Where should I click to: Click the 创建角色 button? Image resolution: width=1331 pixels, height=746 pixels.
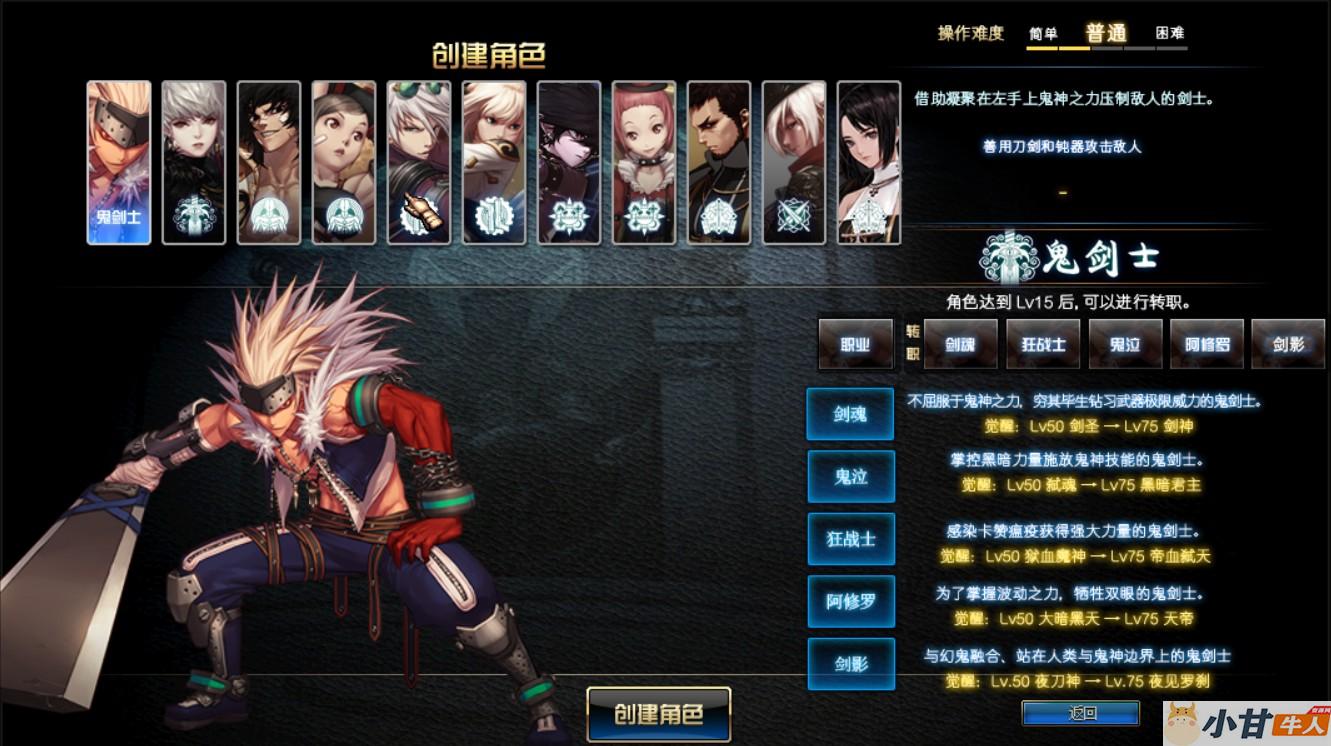click(x=658, y=714)
